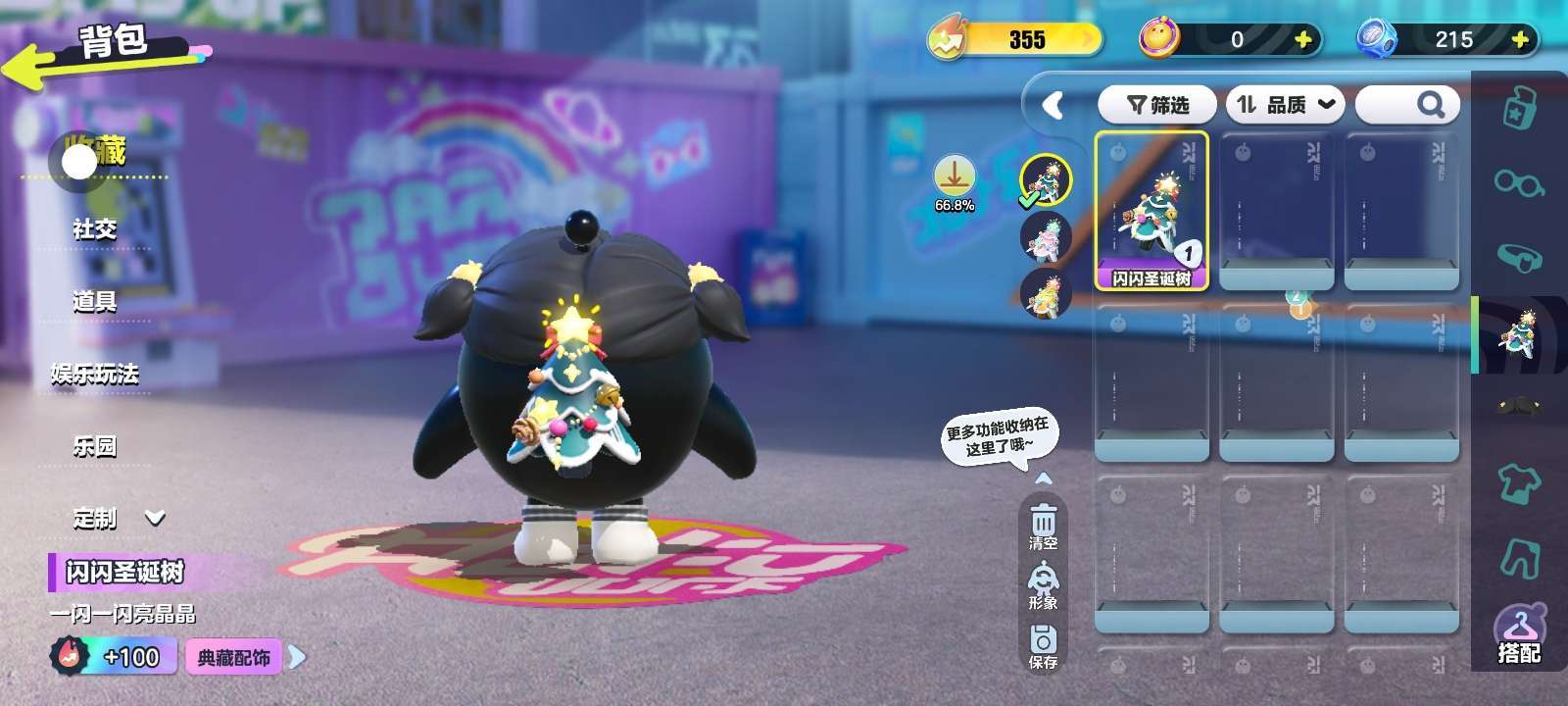The width and height of the screenshot is (1568, 706).
Task: Tap the download progress icon
Action: pyautogui.click(x=954, y=178)
